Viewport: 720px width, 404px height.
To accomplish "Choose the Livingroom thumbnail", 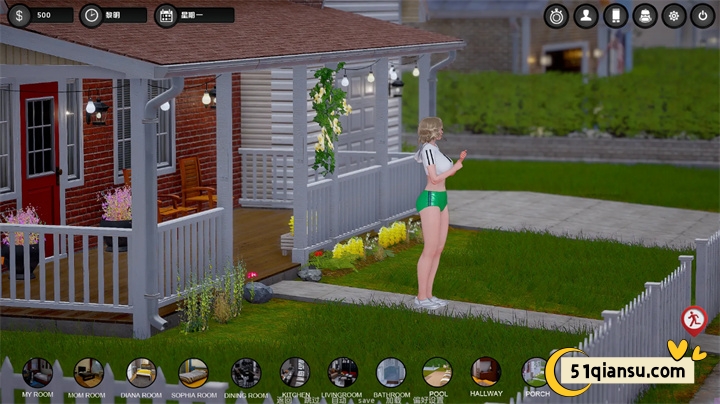I will [x=343, y=373].
